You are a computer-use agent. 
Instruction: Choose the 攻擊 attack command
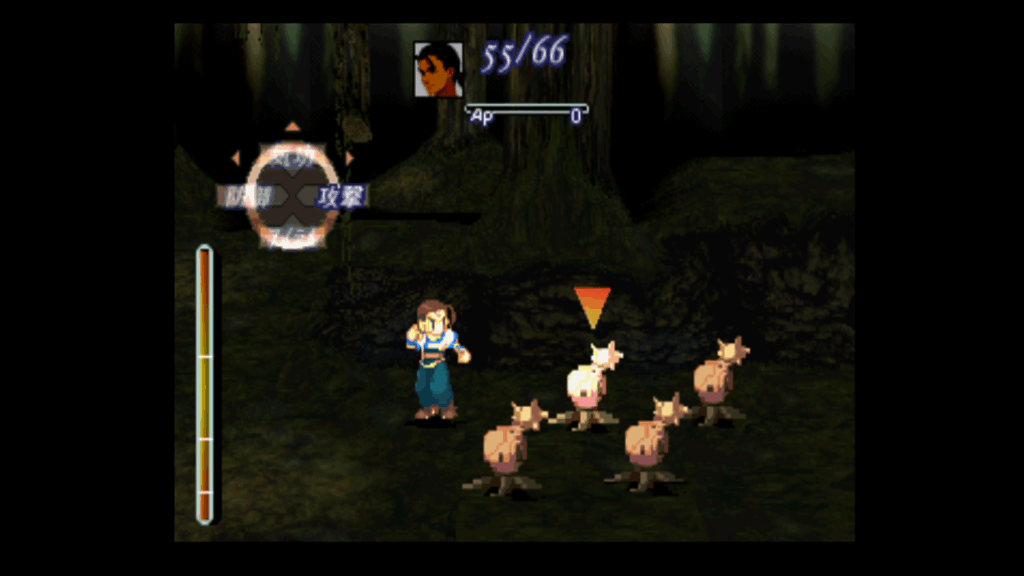pos(342,196)
